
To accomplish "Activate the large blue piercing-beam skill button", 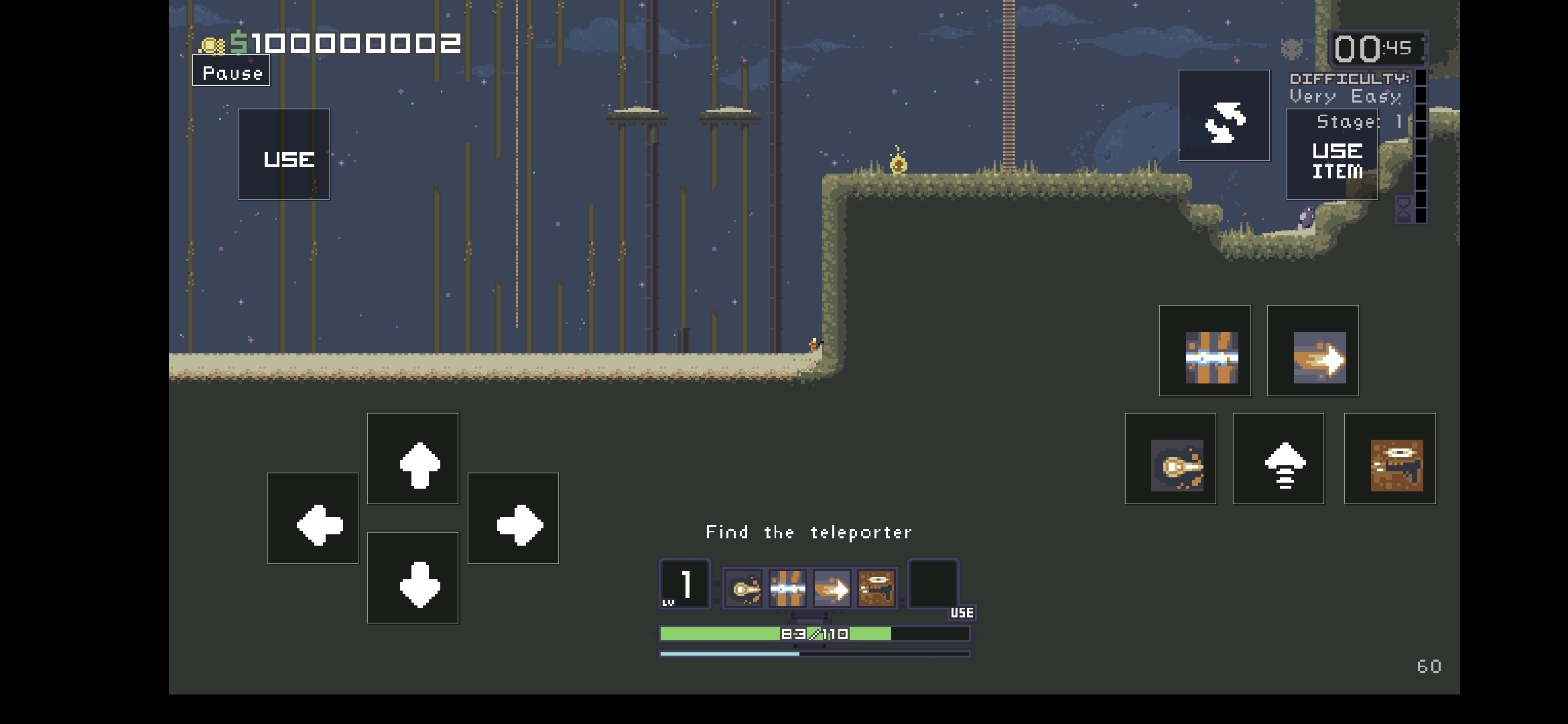I will [x=1205, y=351].
